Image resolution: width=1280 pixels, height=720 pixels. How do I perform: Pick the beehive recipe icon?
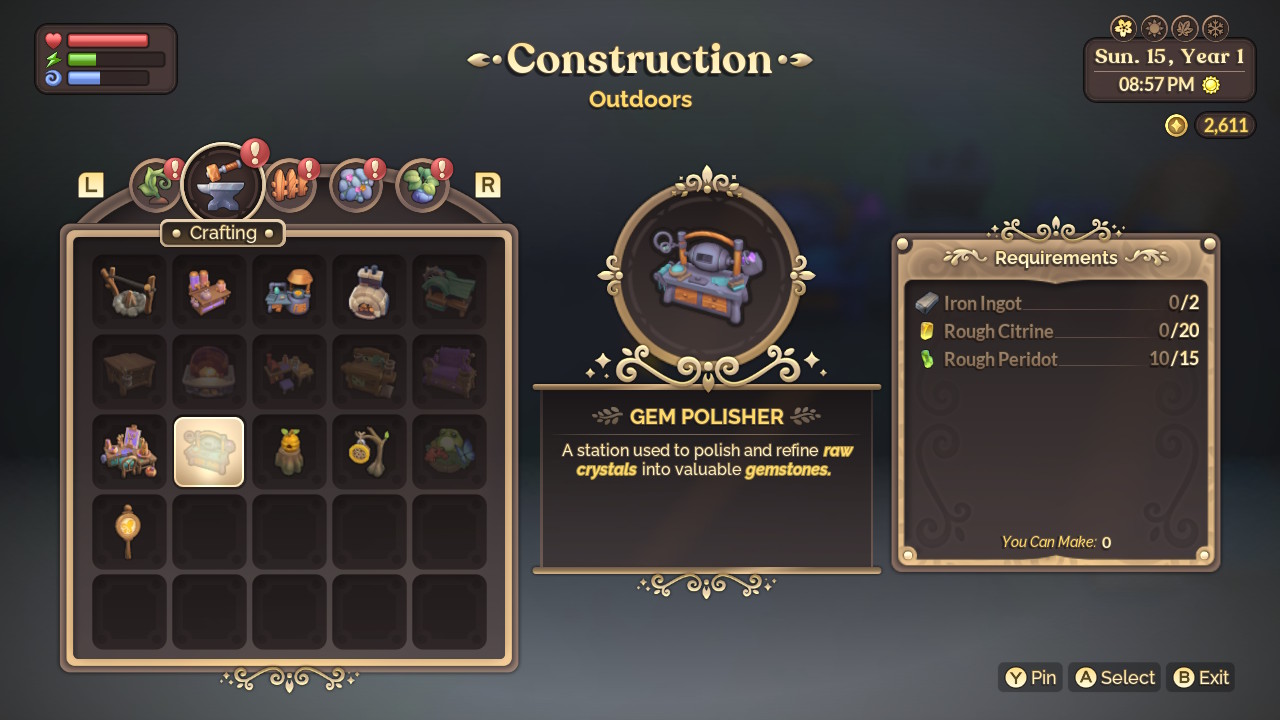[x=289, y=450]
